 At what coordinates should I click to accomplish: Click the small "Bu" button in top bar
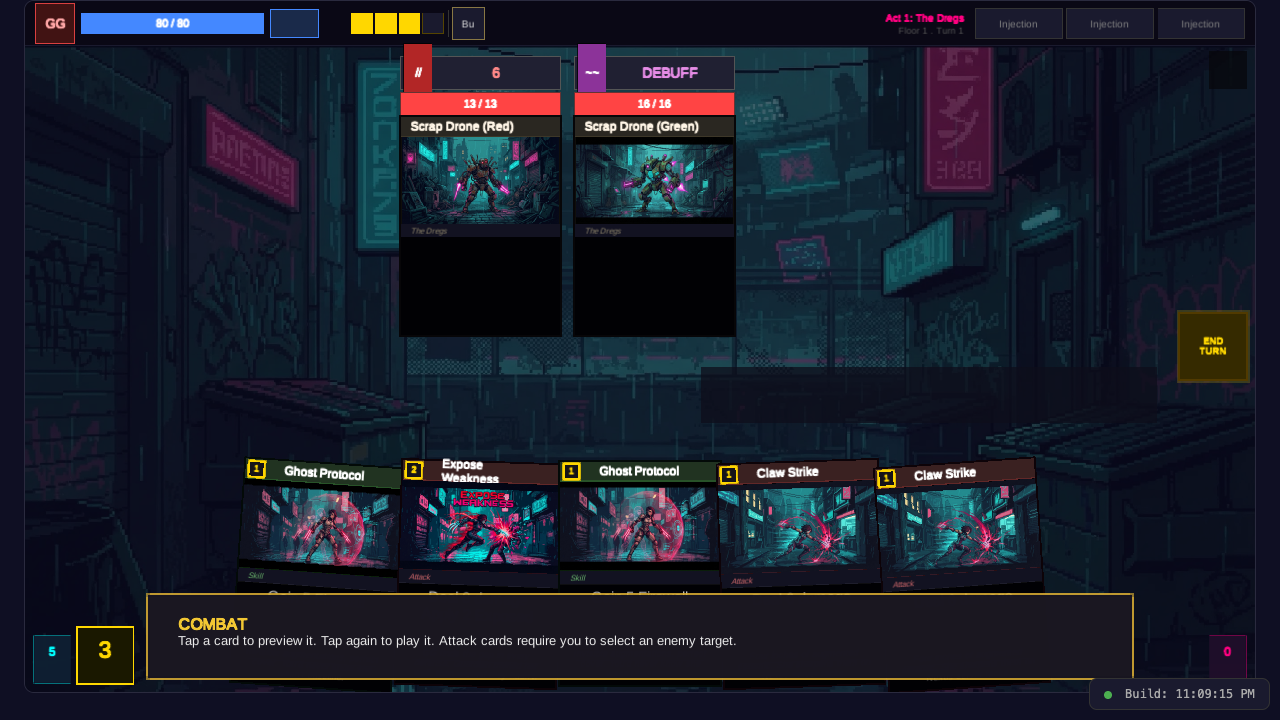click(468, 23)
